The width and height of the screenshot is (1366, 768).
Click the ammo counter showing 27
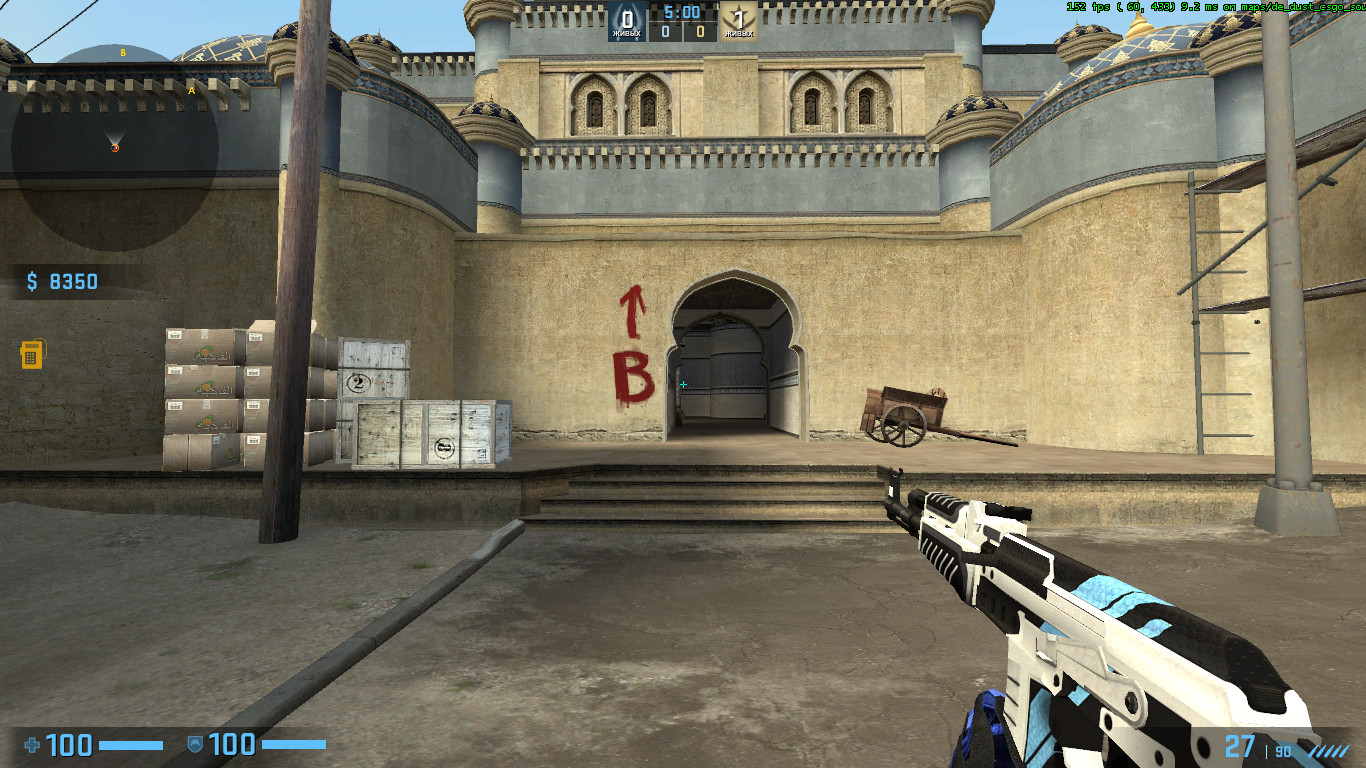(x=1240, y=745)
